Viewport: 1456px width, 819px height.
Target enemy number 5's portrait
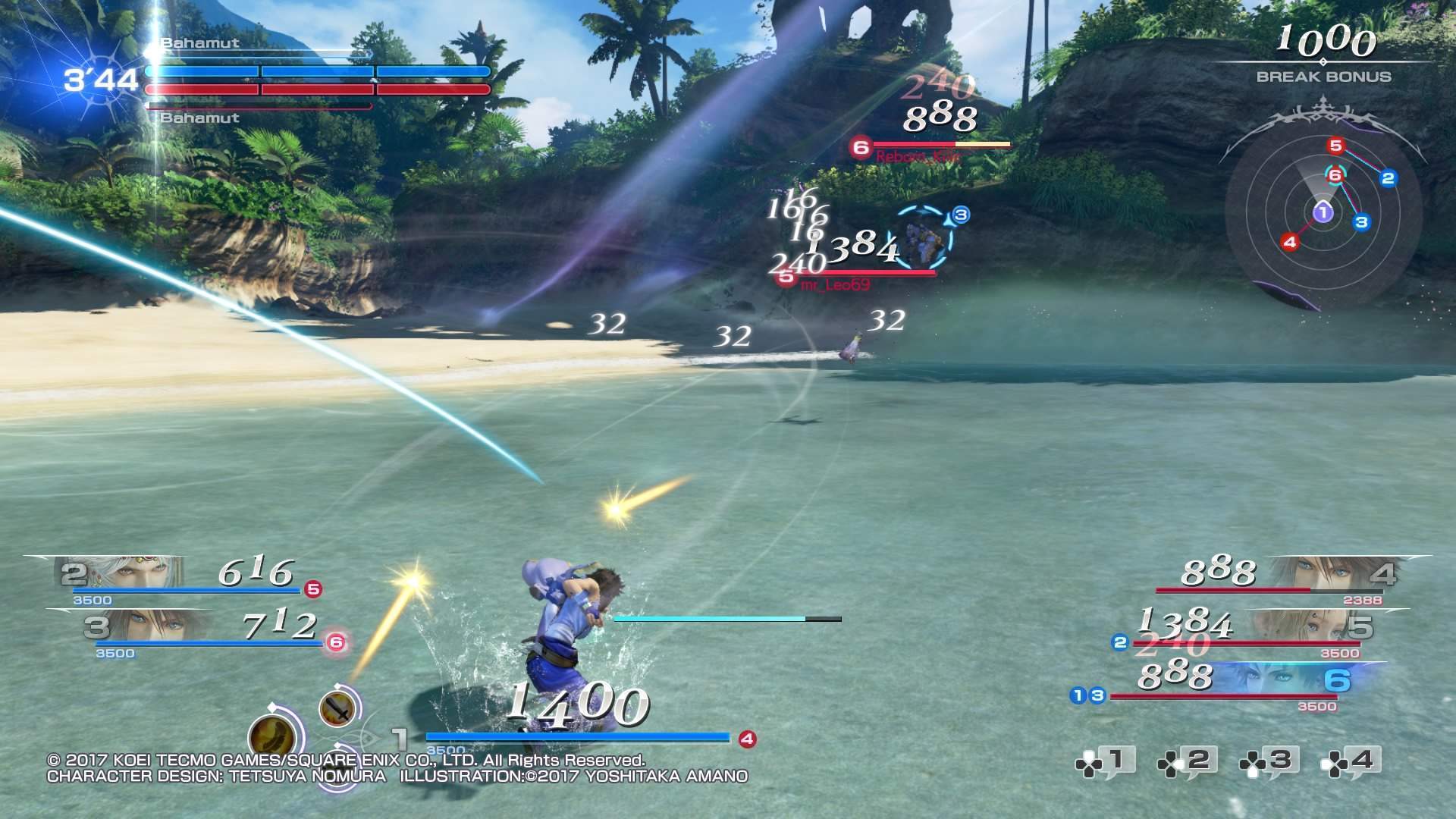point(1289,627)
